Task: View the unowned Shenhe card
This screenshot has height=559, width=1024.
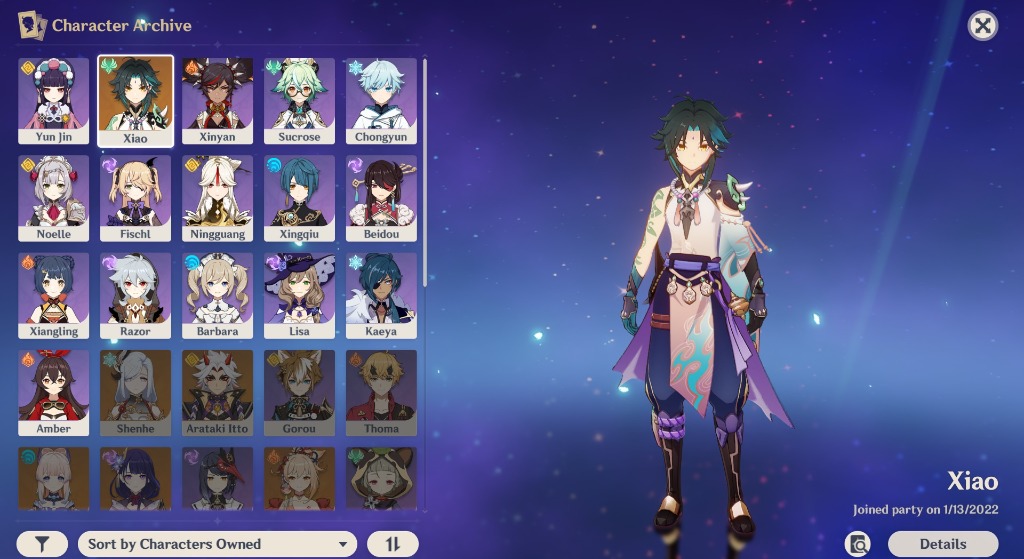Action: 135,391
